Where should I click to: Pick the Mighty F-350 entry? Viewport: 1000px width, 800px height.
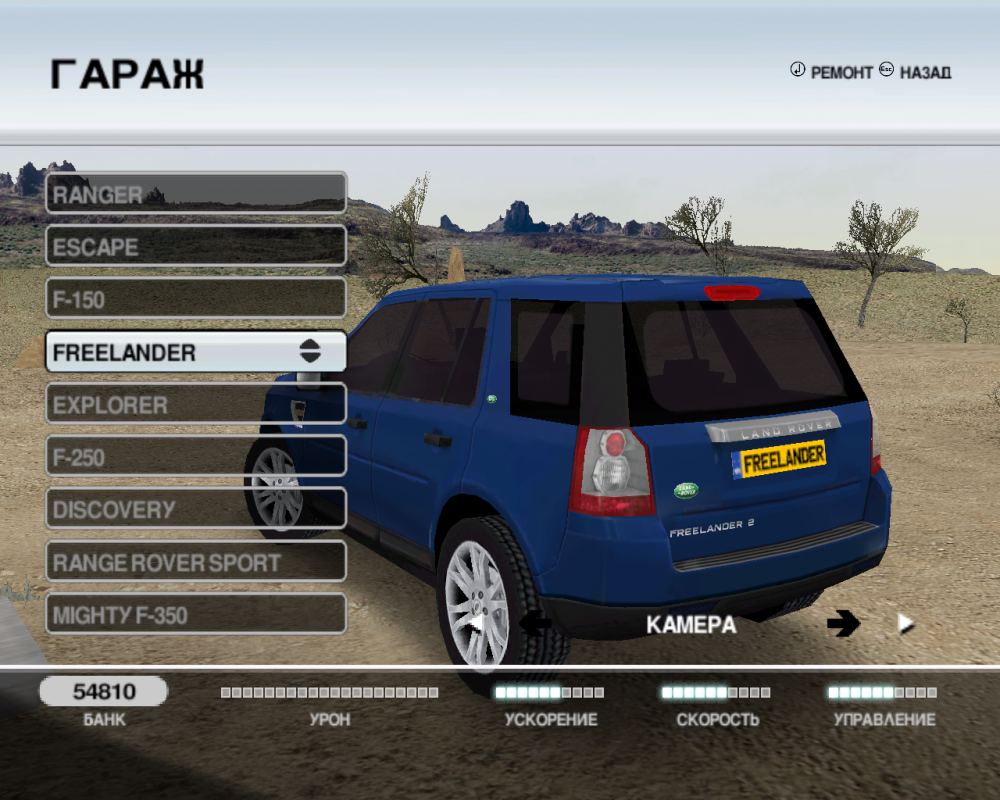pyautogui.click(x=195, y=615)
